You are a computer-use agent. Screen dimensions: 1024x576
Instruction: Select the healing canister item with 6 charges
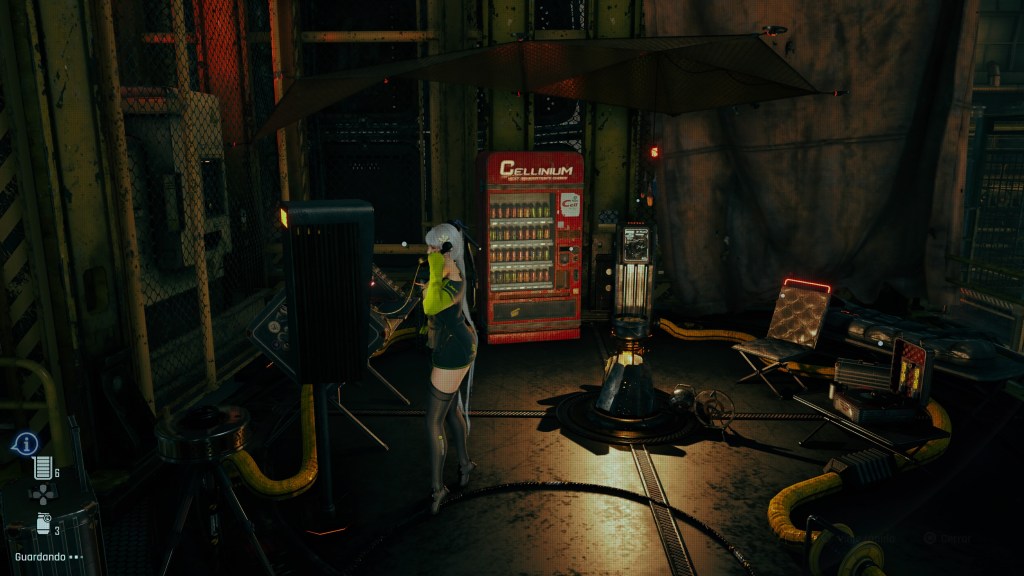click(x=42, y=467)
